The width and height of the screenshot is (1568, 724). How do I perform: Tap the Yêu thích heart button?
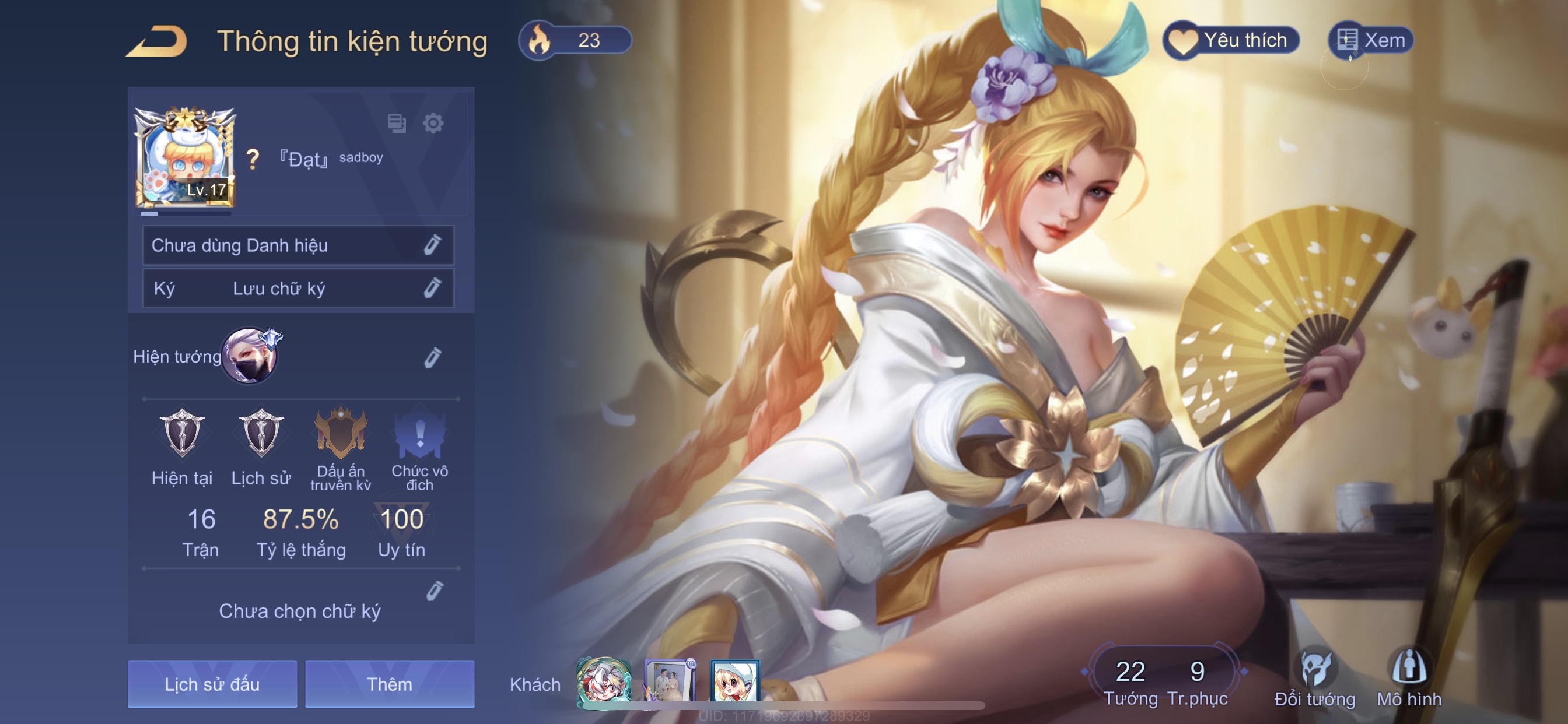point(1231,40)
